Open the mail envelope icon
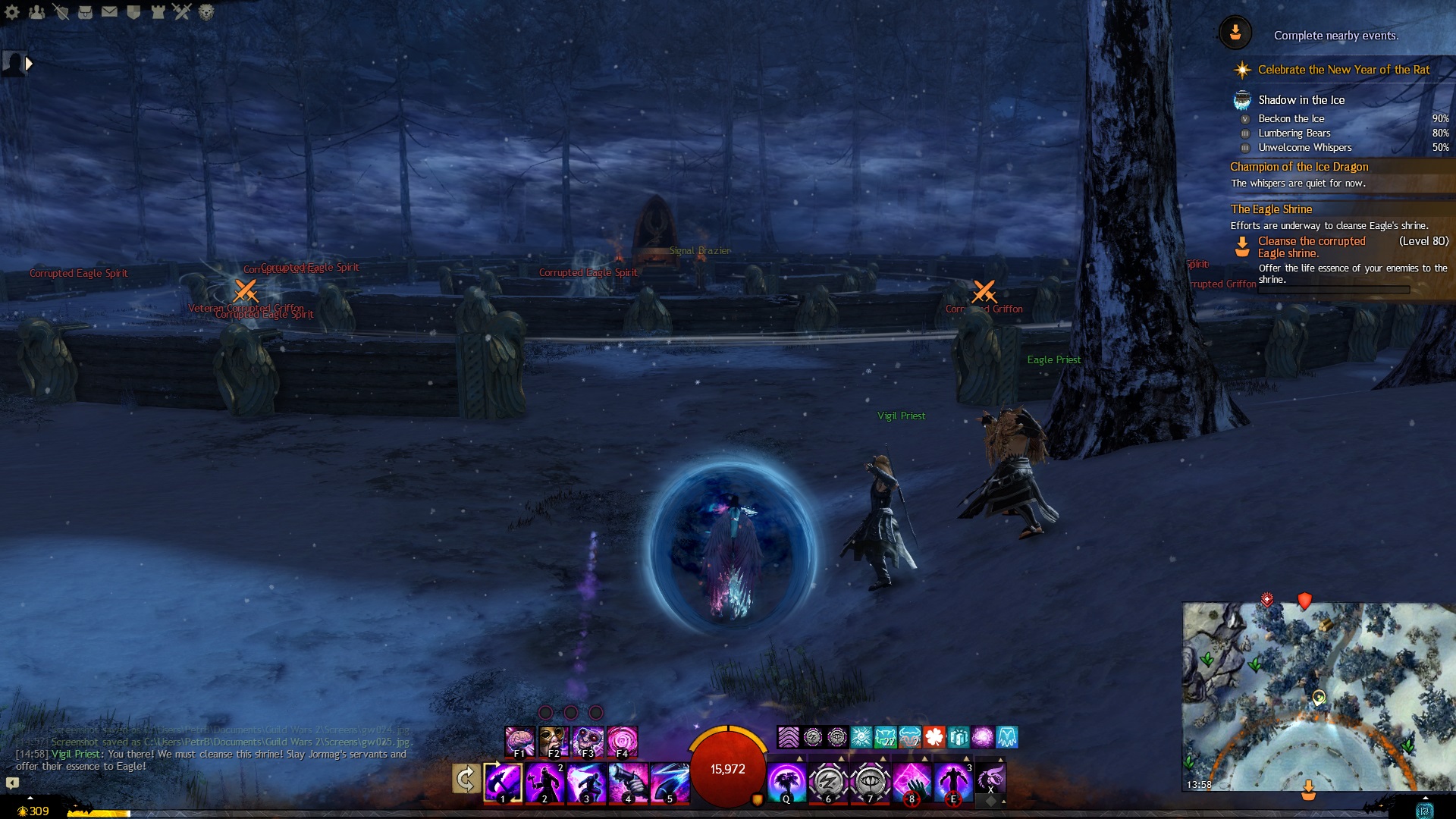Image resolution: width=1456 pixels, height=819 pixels. (109, 12)
